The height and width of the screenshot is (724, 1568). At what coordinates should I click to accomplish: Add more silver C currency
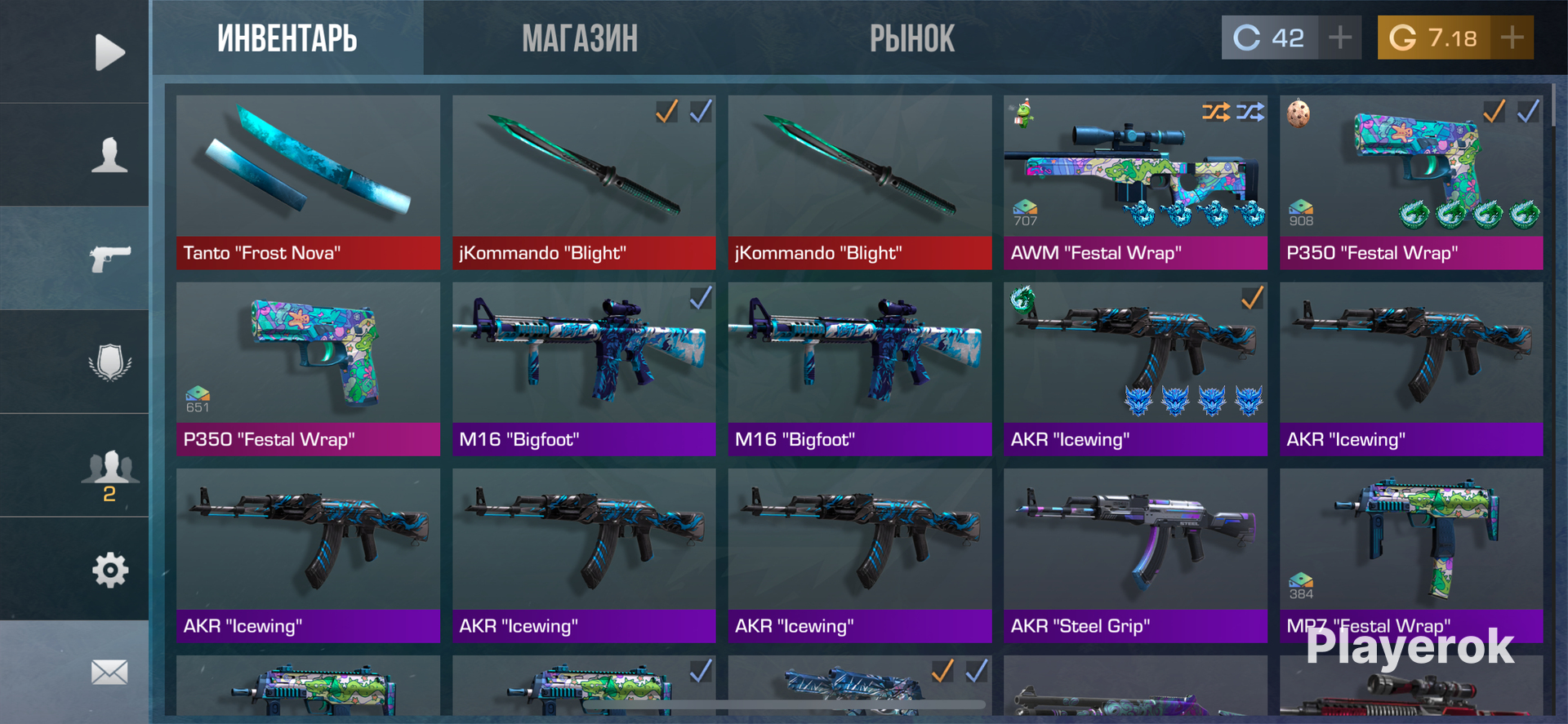(1340, 38)
